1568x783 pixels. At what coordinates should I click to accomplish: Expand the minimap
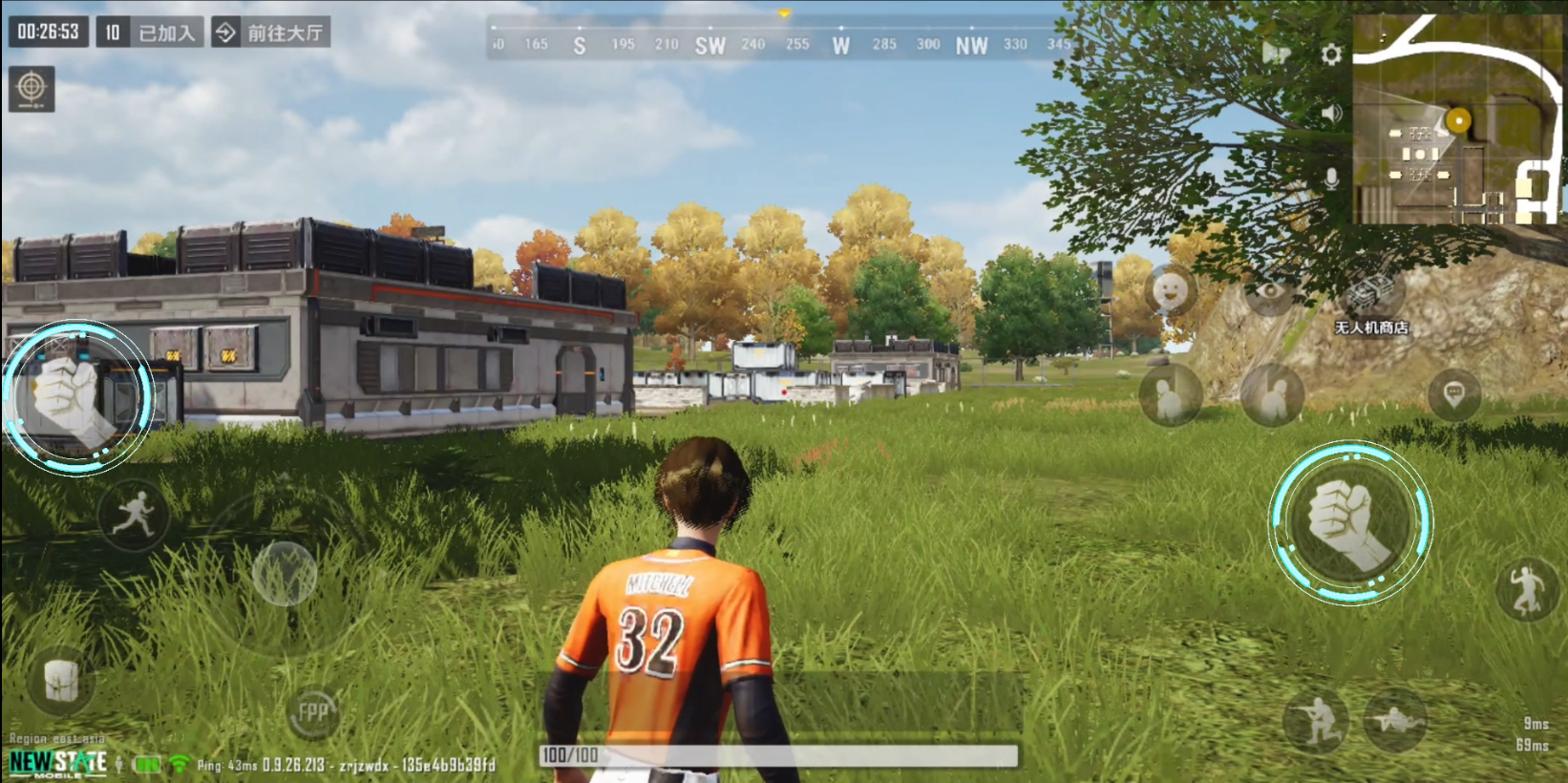click(x=1455, y=119)
